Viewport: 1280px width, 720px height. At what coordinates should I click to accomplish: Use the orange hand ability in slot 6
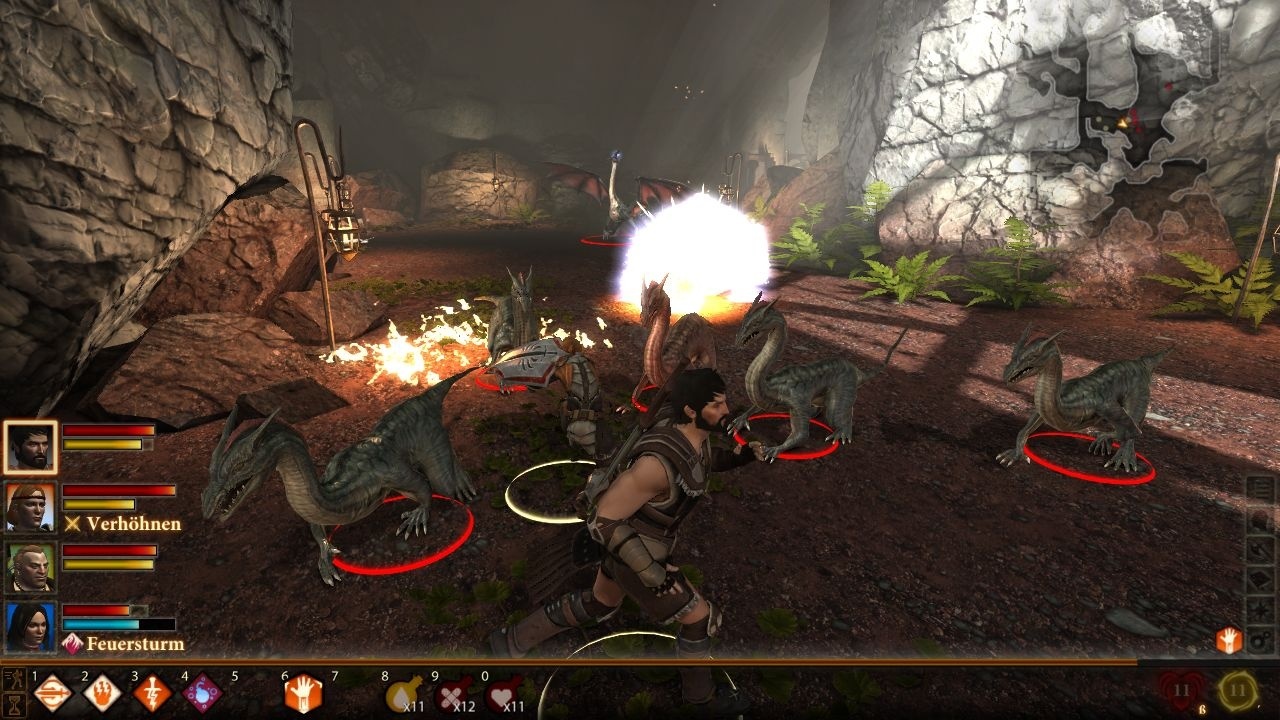(303, 692)
